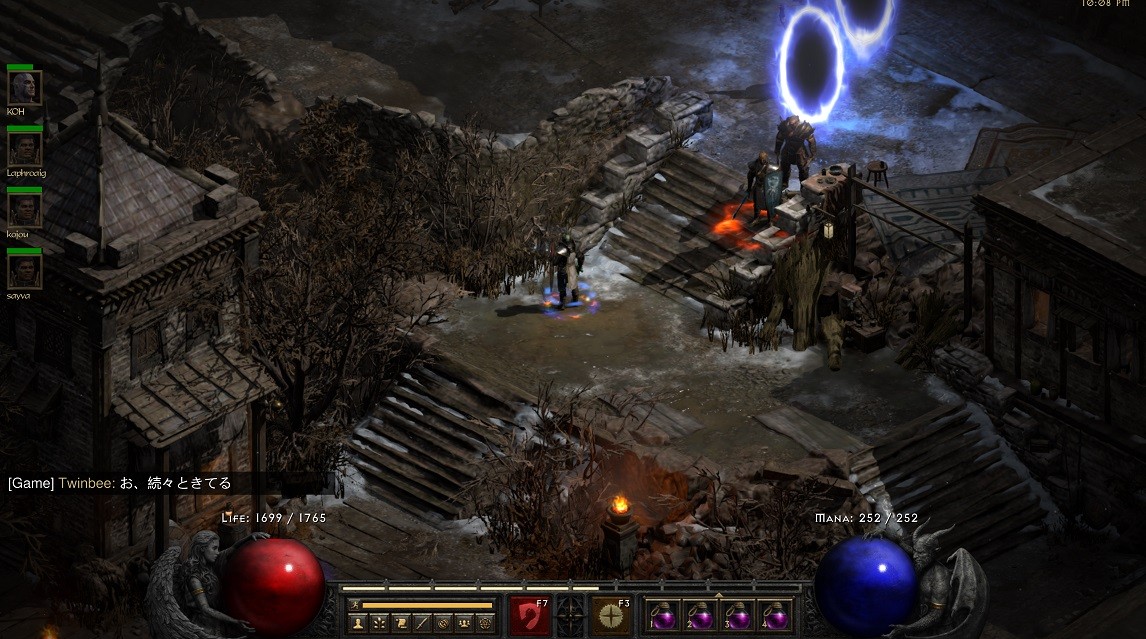The width and height of the screenshot is (1146, 639).
Task: Open the character sheet icon
Action: click(x=357, y=623)
